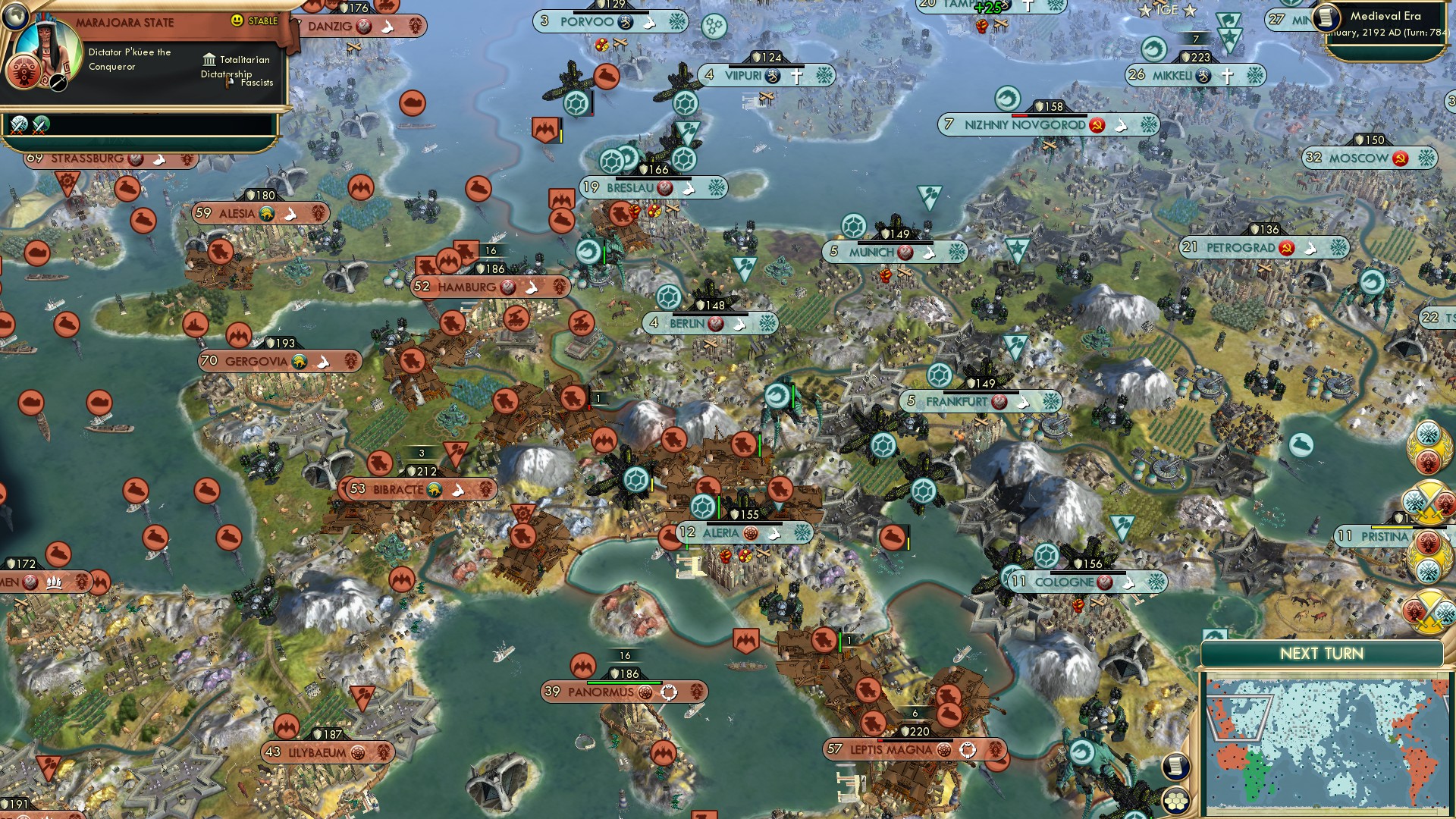End the turn with Next Turn
This screenshot has width=1456, height=819.
[x=1321, y=654]
